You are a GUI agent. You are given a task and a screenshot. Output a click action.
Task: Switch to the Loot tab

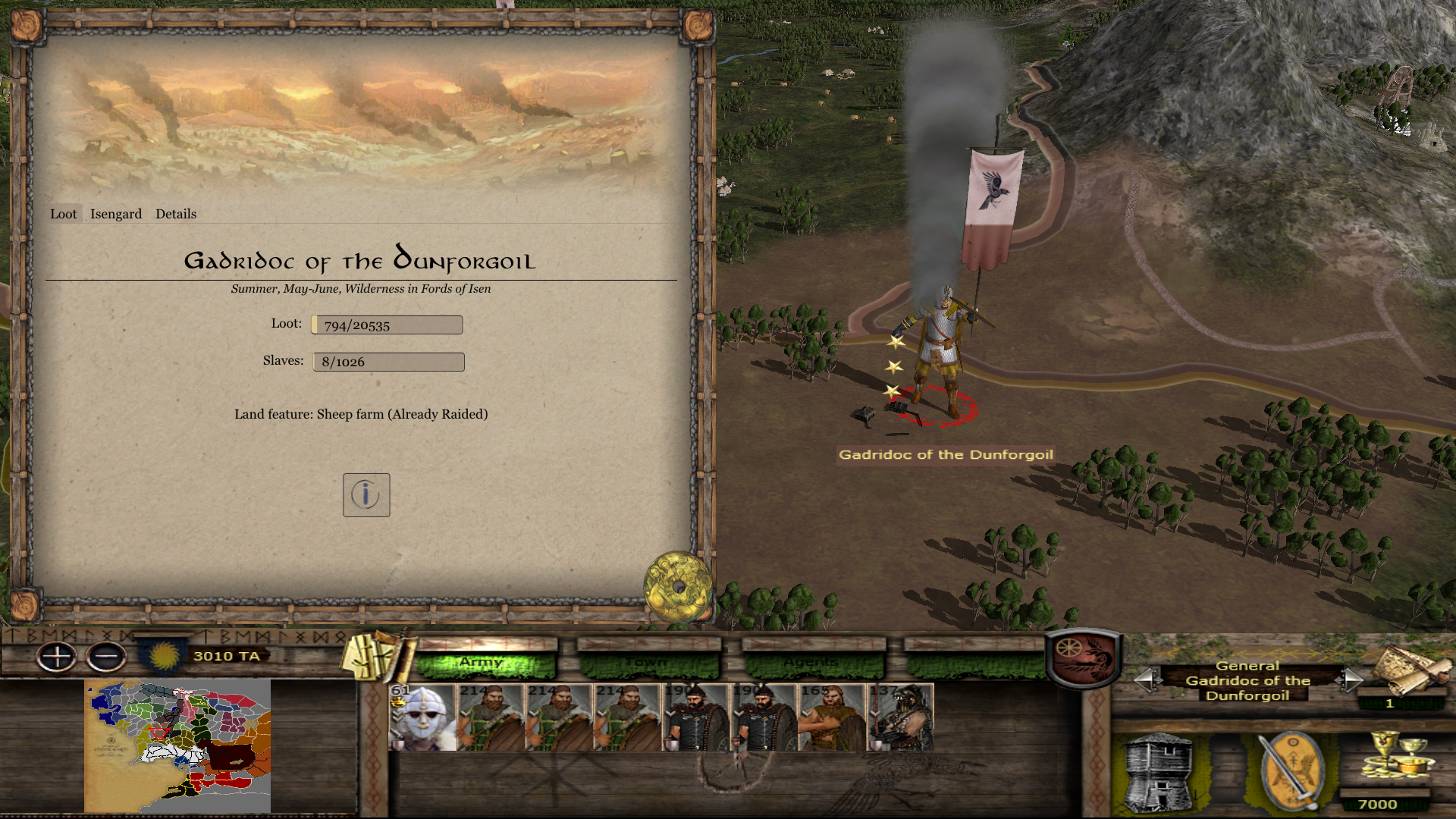coord(64,214)
